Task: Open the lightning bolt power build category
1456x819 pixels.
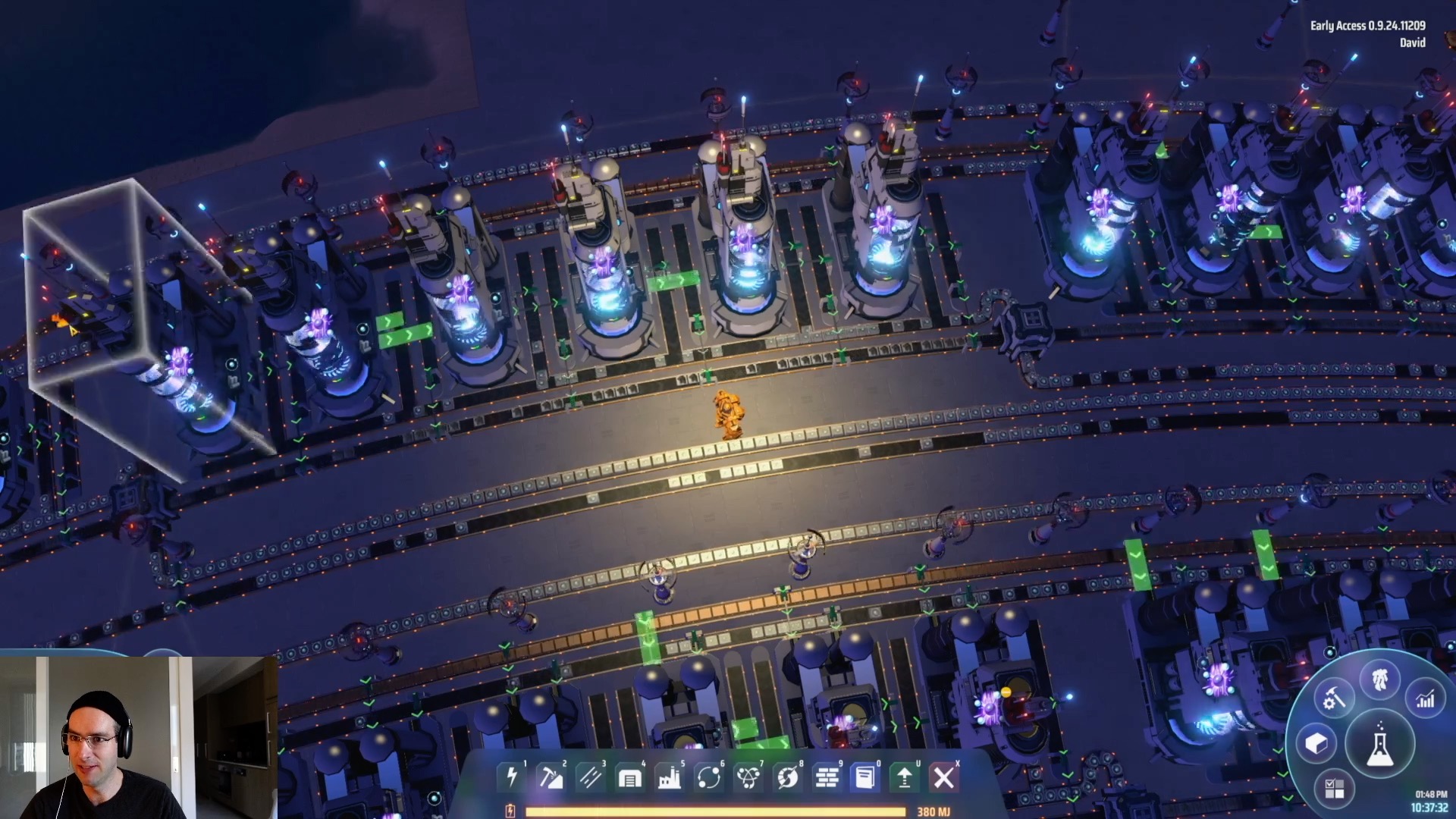Action: coord(512,777)
